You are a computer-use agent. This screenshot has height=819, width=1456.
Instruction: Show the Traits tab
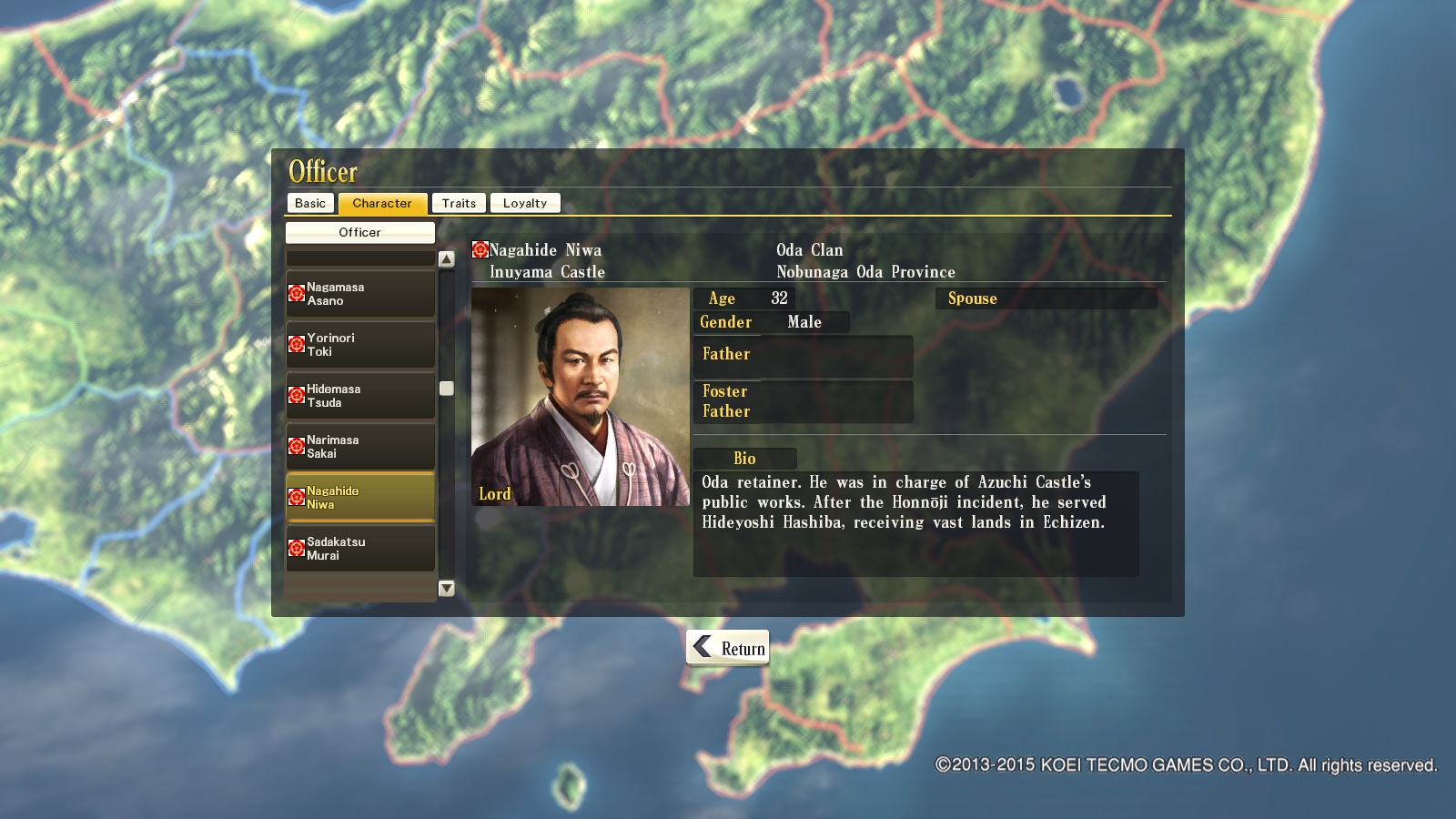pos(459,203)
